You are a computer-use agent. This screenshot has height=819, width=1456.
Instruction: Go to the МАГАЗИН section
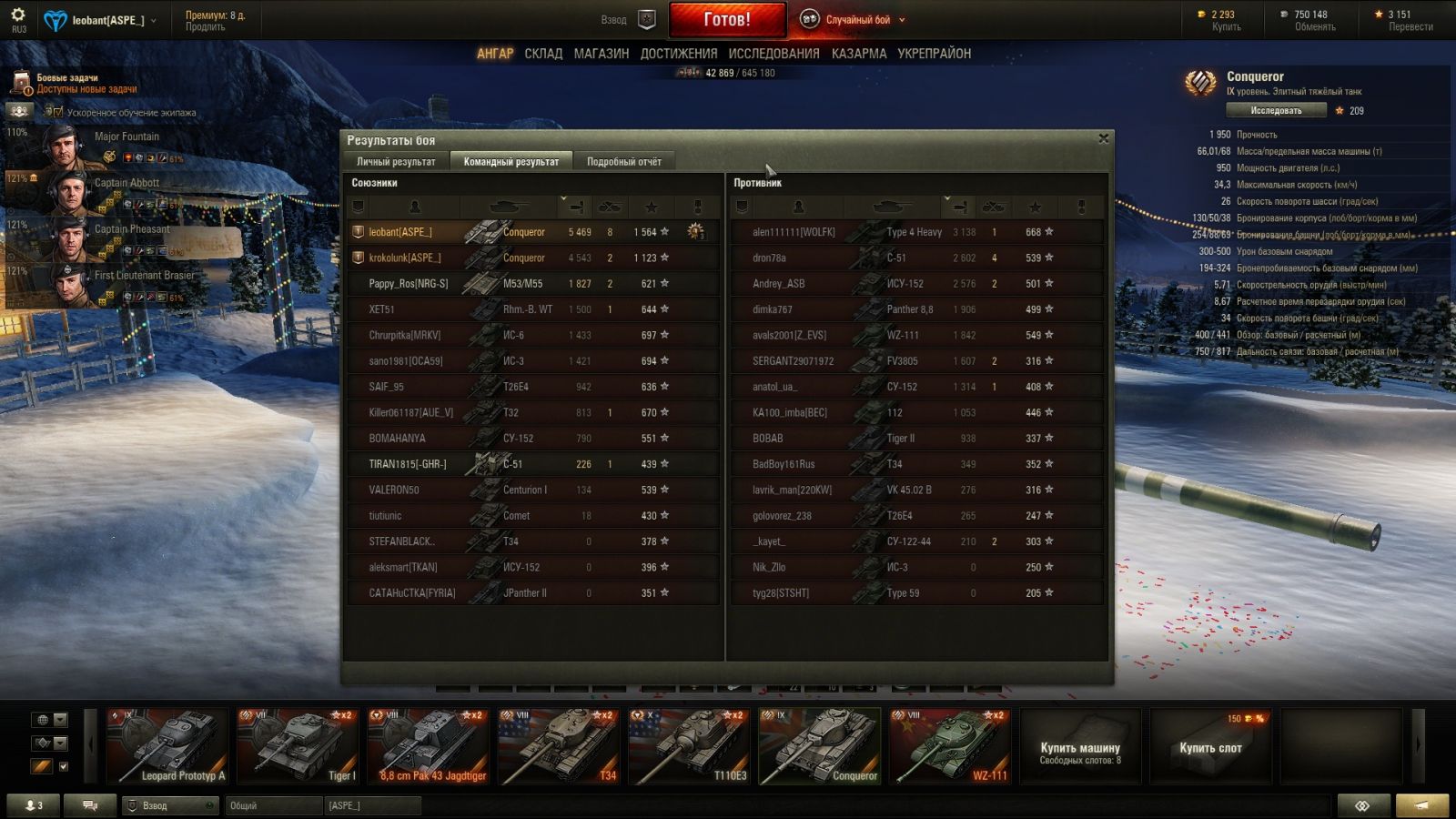[x=601, y=54]
